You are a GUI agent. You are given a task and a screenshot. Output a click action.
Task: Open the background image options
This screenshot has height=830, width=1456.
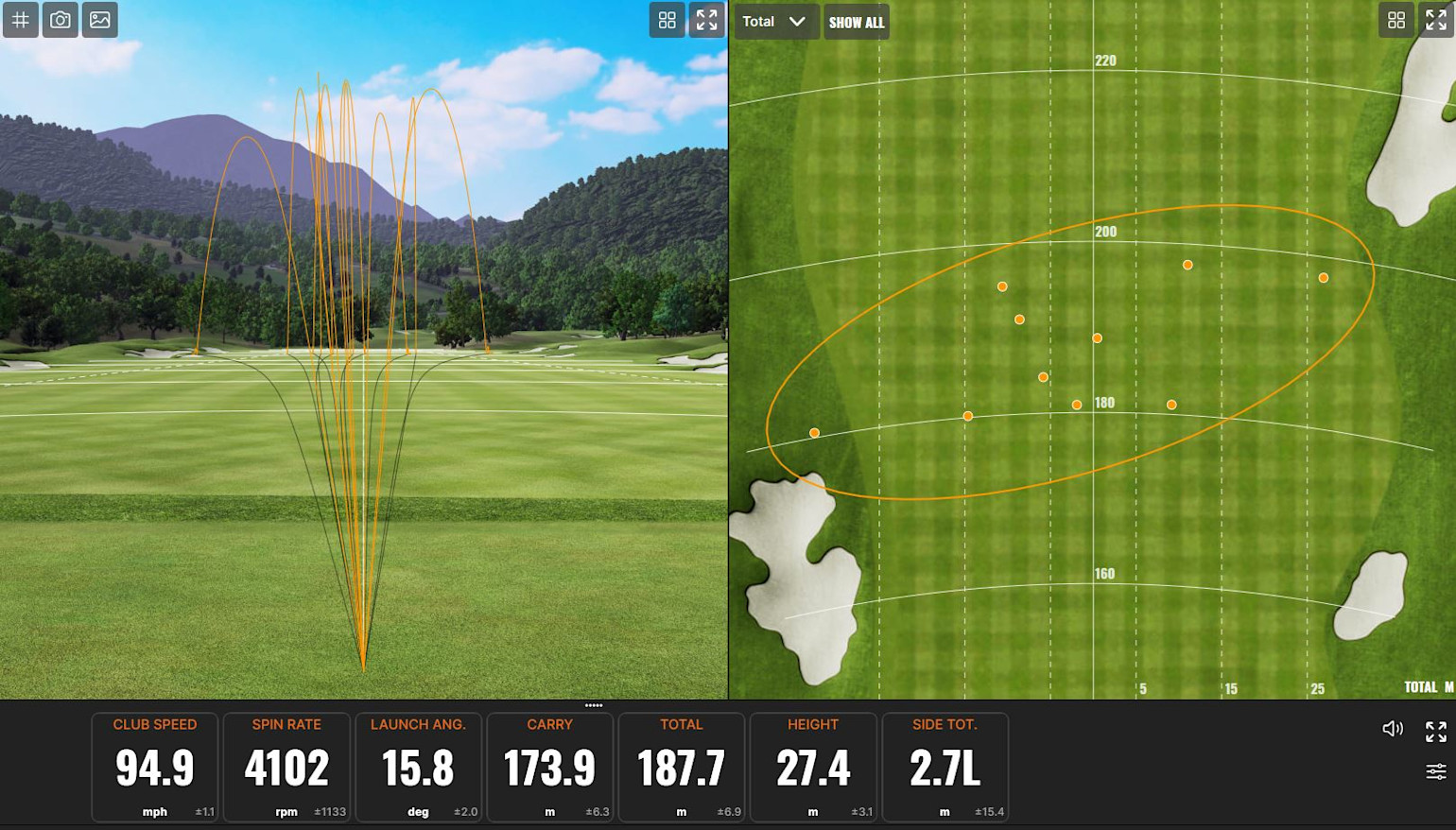(x=100, y=20)
